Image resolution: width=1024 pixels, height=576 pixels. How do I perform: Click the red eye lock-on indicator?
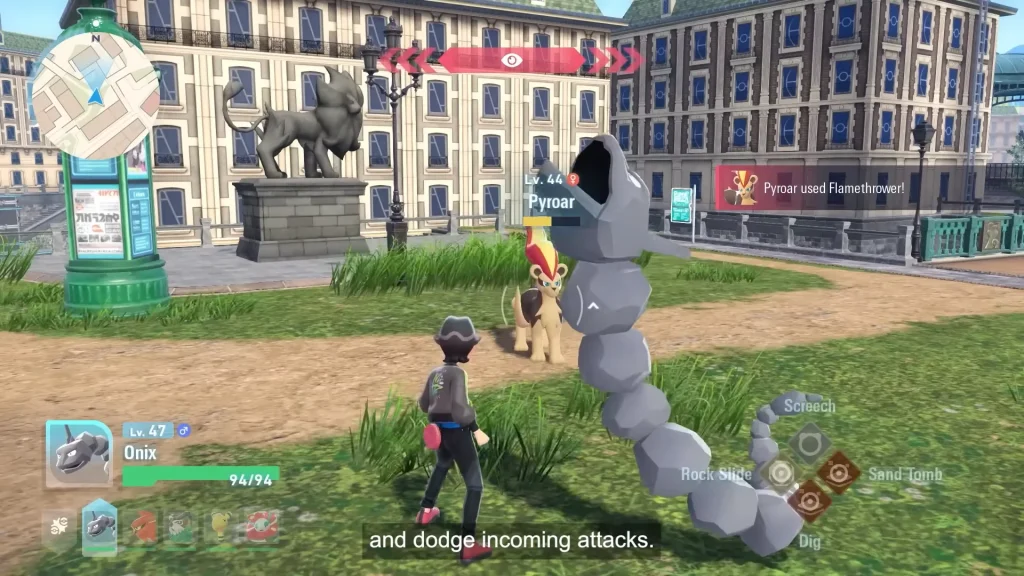tap(511, 60)
